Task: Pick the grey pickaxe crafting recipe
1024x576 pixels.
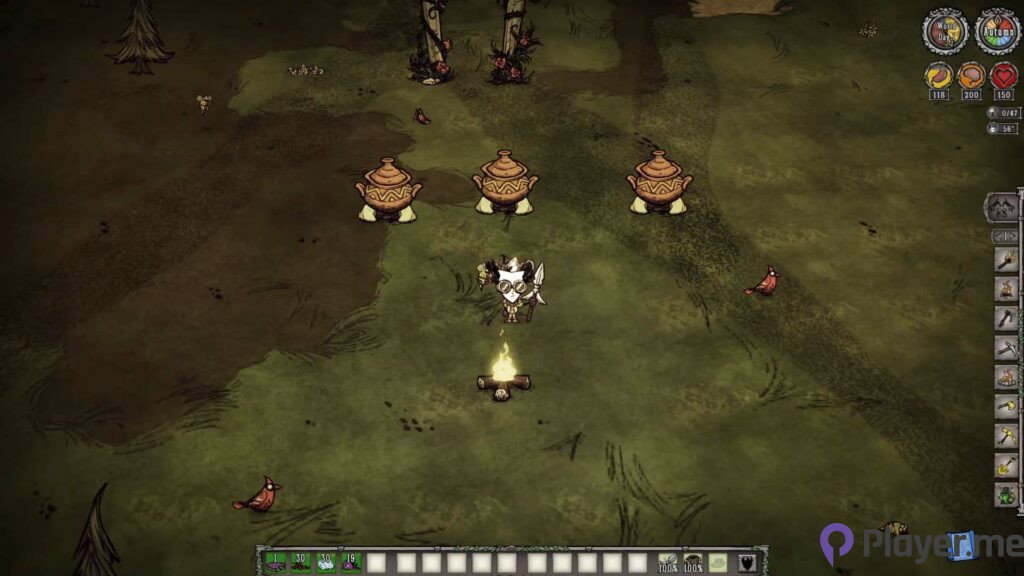Action: [1006, 348]
